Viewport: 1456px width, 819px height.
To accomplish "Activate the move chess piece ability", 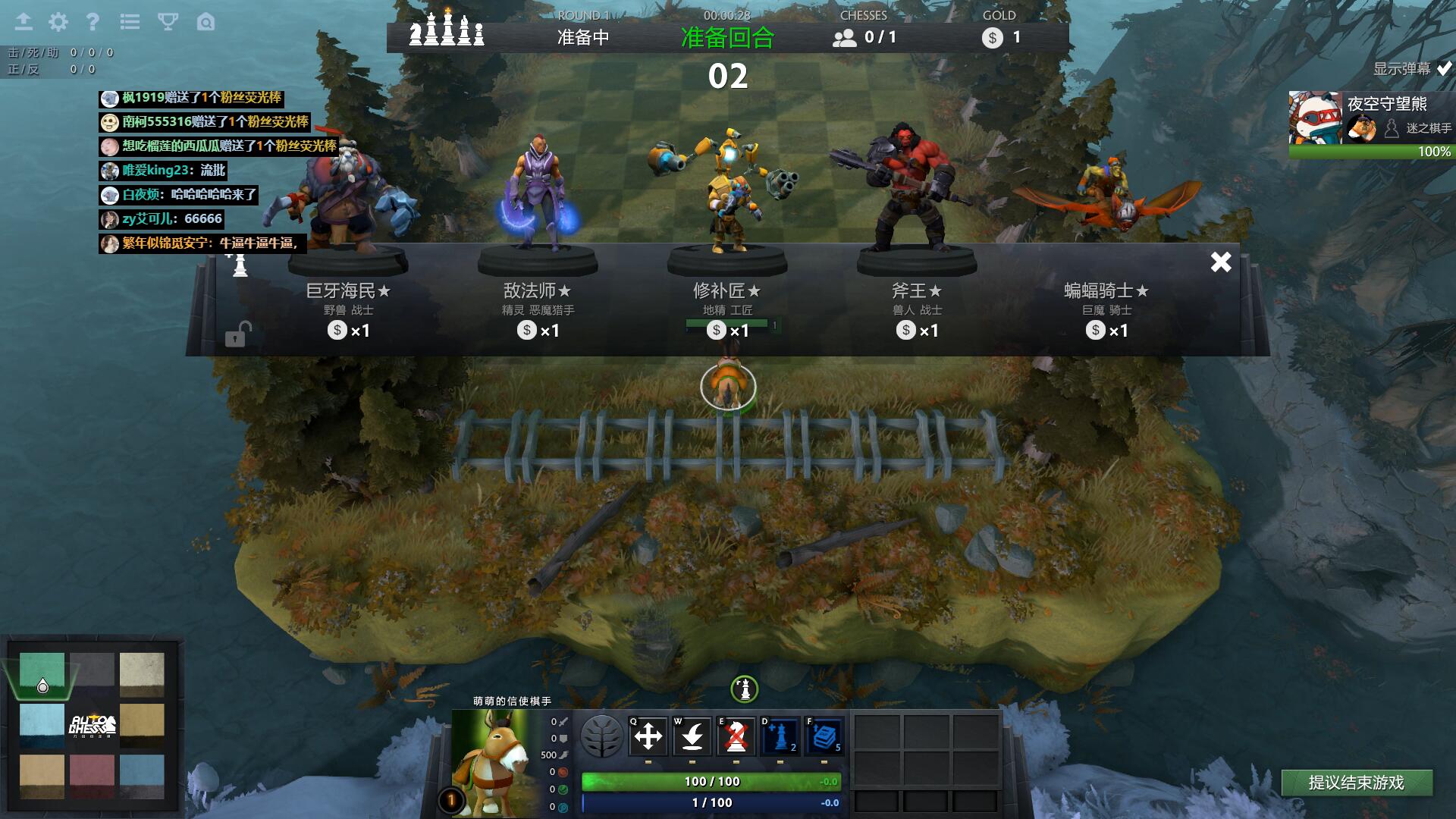I will [648, 736].
